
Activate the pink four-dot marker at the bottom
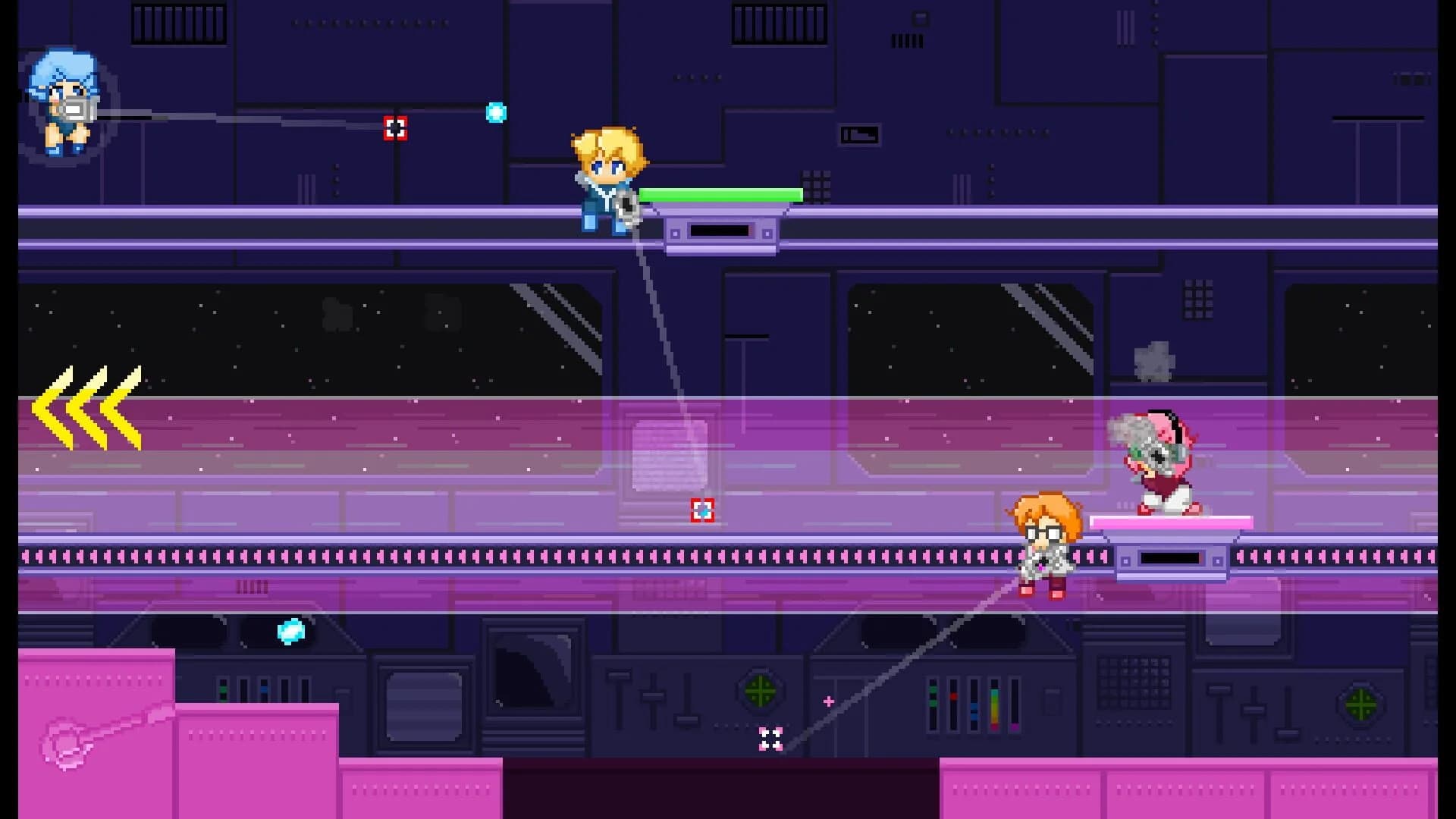click(771, 738)
